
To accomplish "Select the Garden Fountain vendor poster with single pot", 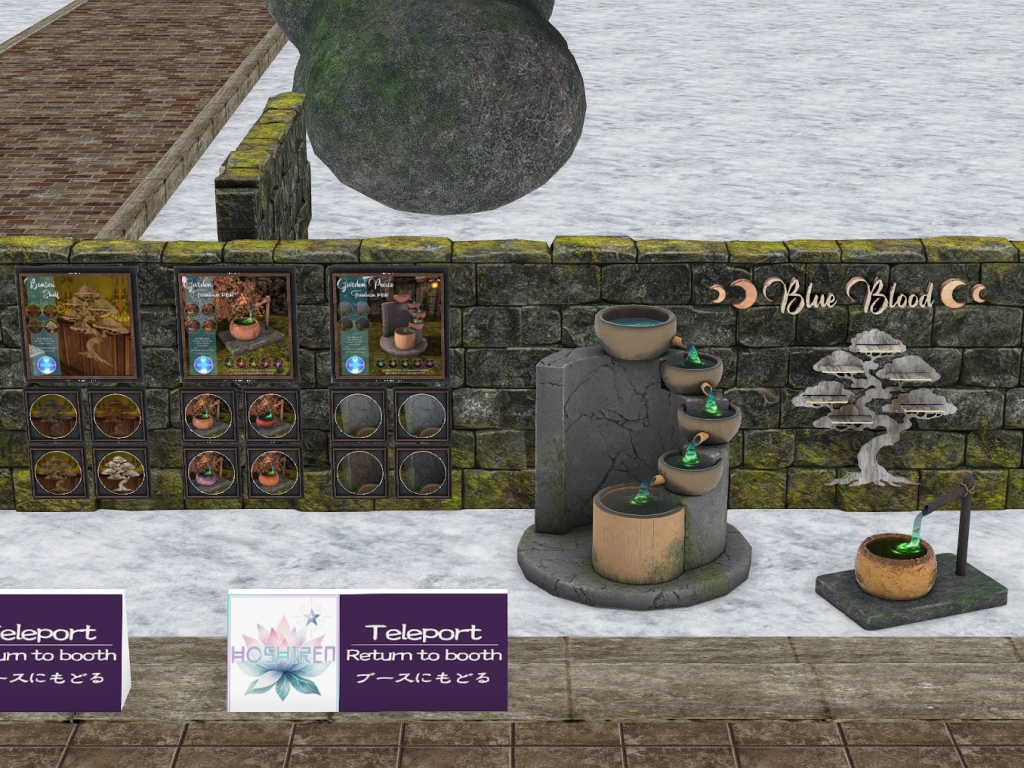I will pos(236,325).
